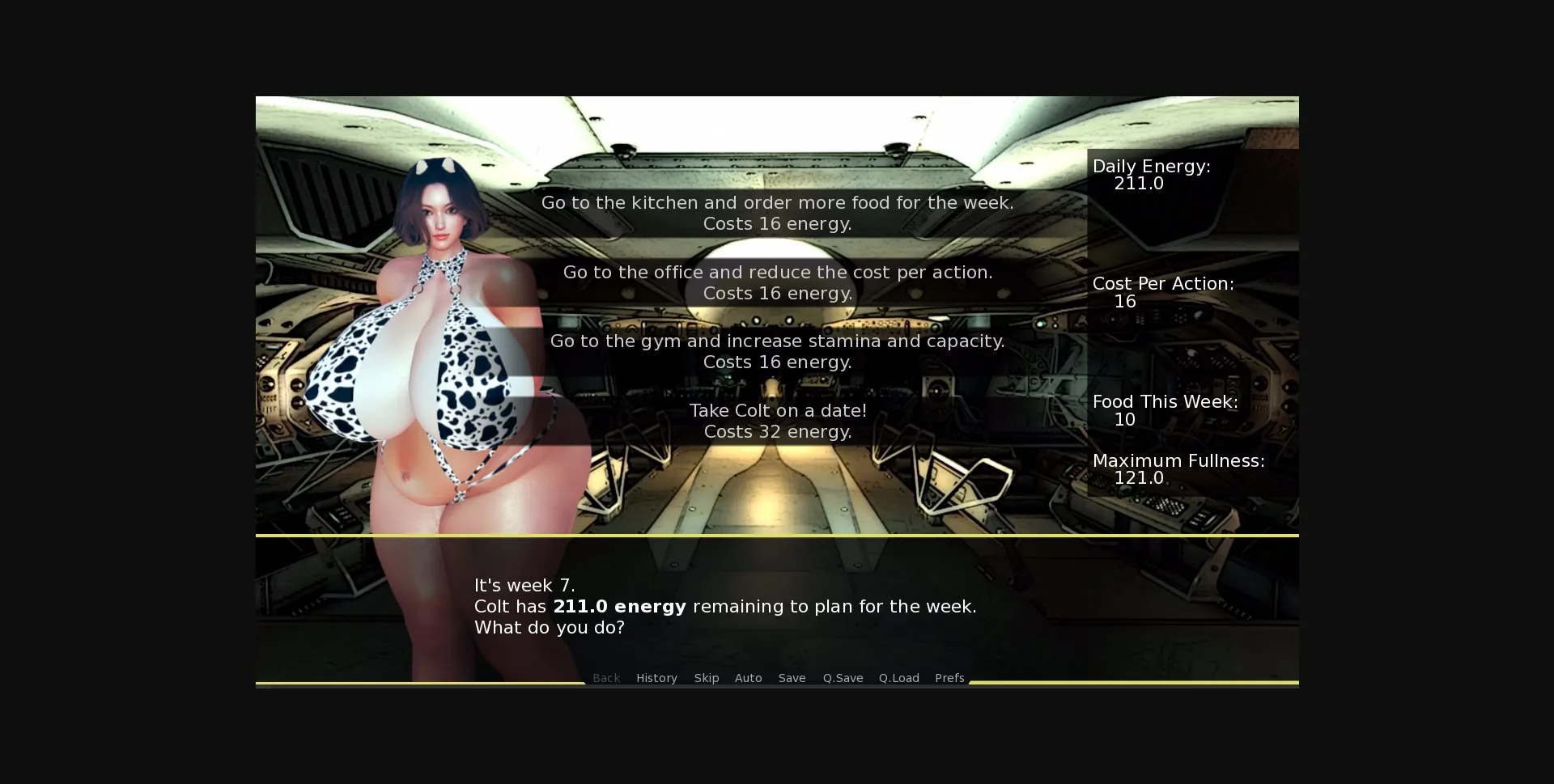Click the Daily Energy stat display

pyautogui.click(x=1152, y=175)
